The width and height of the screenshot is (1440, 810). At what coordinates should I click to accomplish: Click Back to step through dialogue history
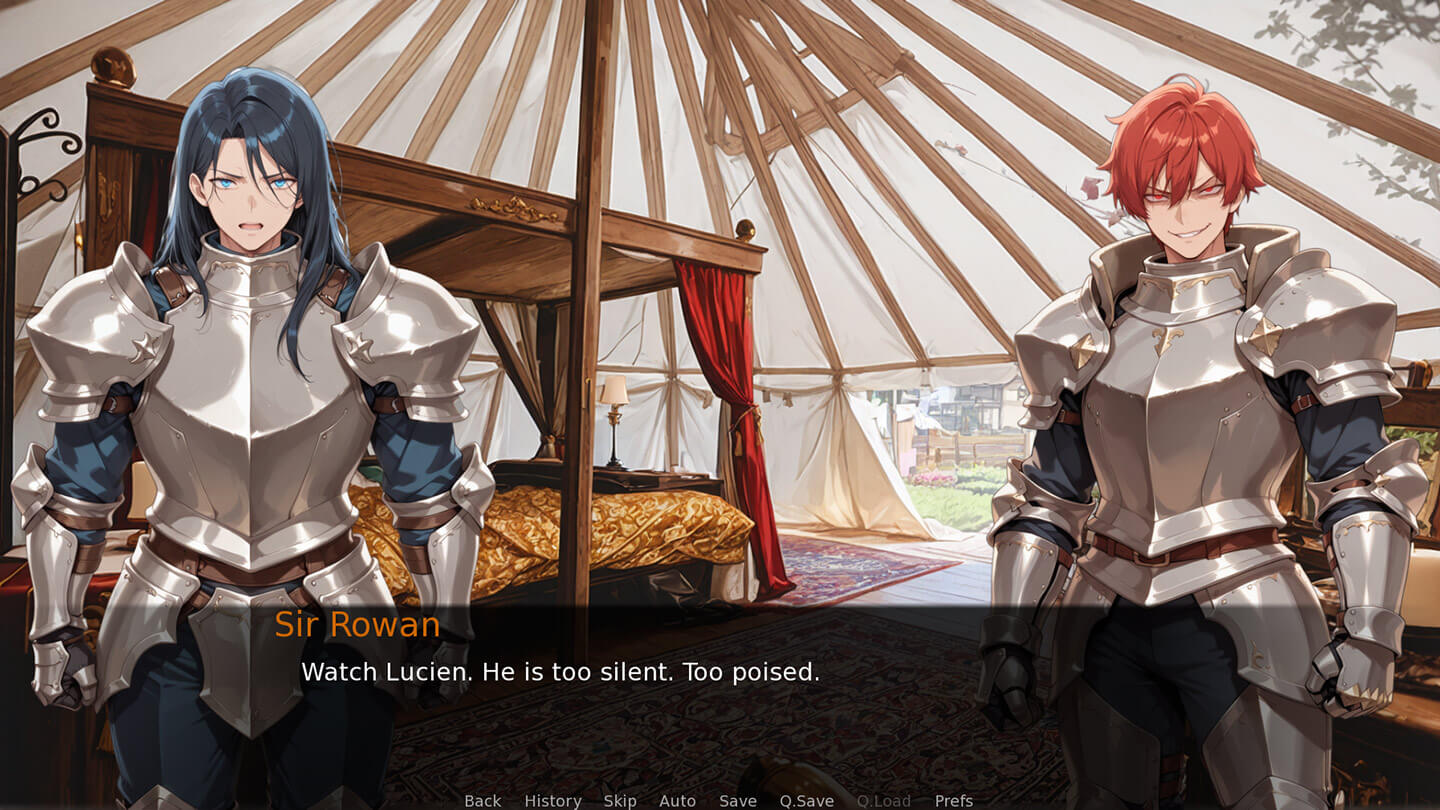[x=481, y=801]
